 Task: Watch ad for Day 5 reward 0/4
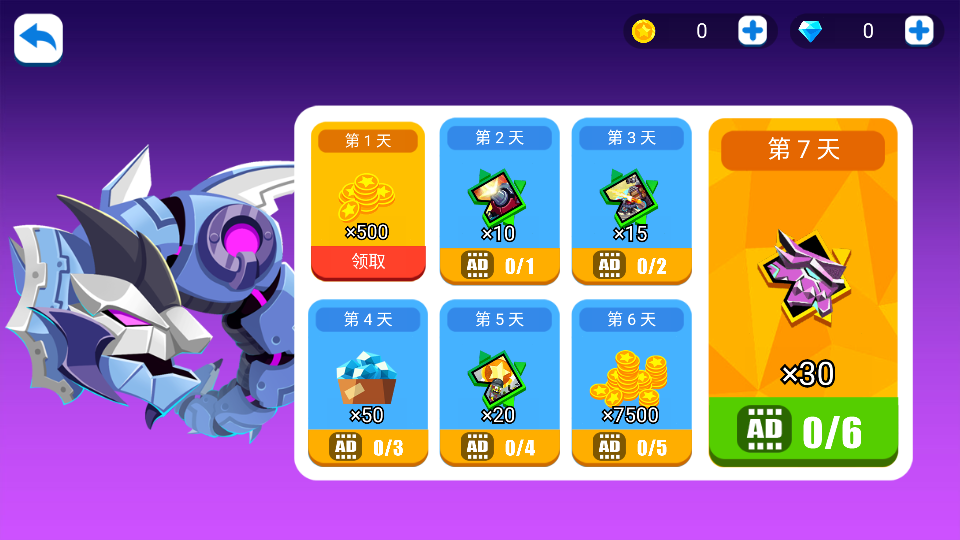[x=499, y=447]
